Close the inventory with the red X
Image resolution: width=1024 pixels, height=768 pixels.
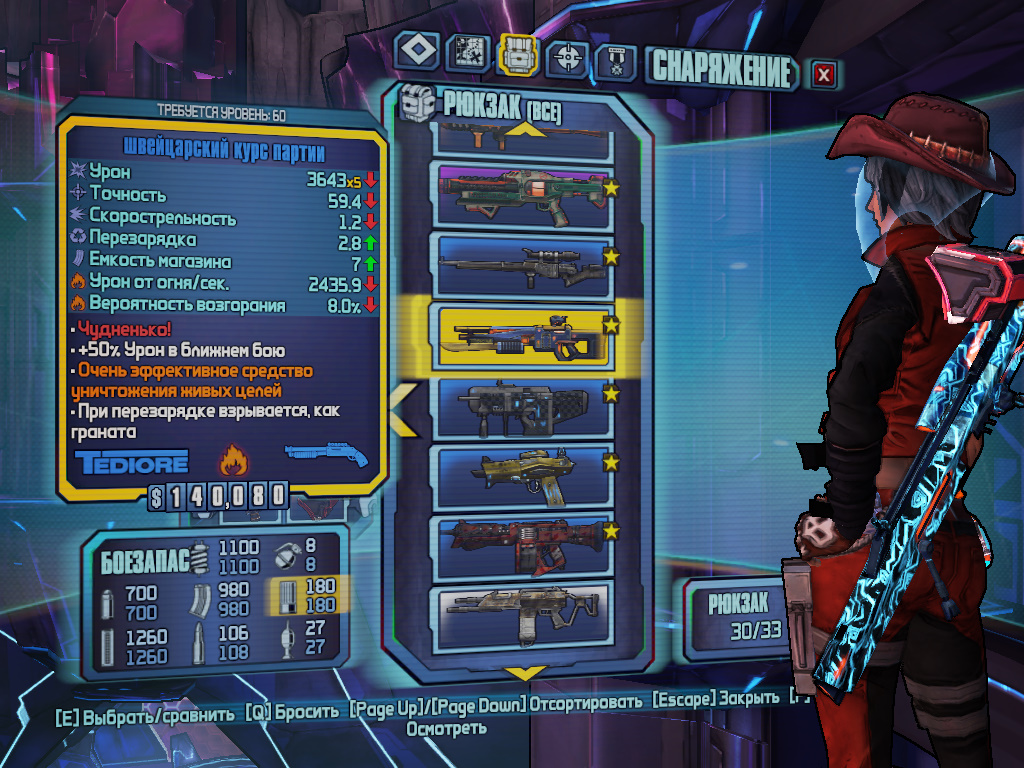[x=823, y=73]
